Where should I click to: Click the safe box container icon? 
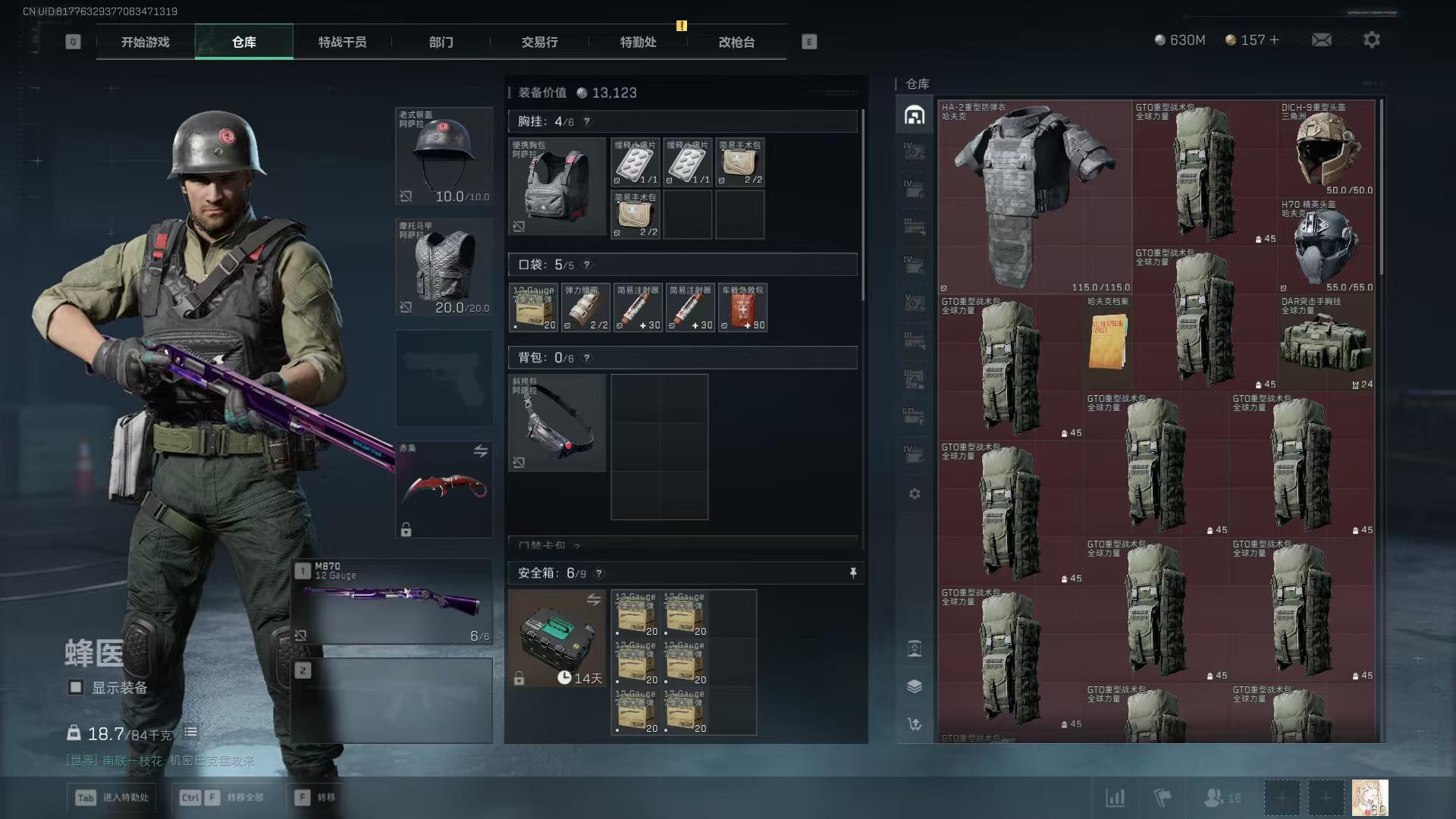(x=557, y=638)
